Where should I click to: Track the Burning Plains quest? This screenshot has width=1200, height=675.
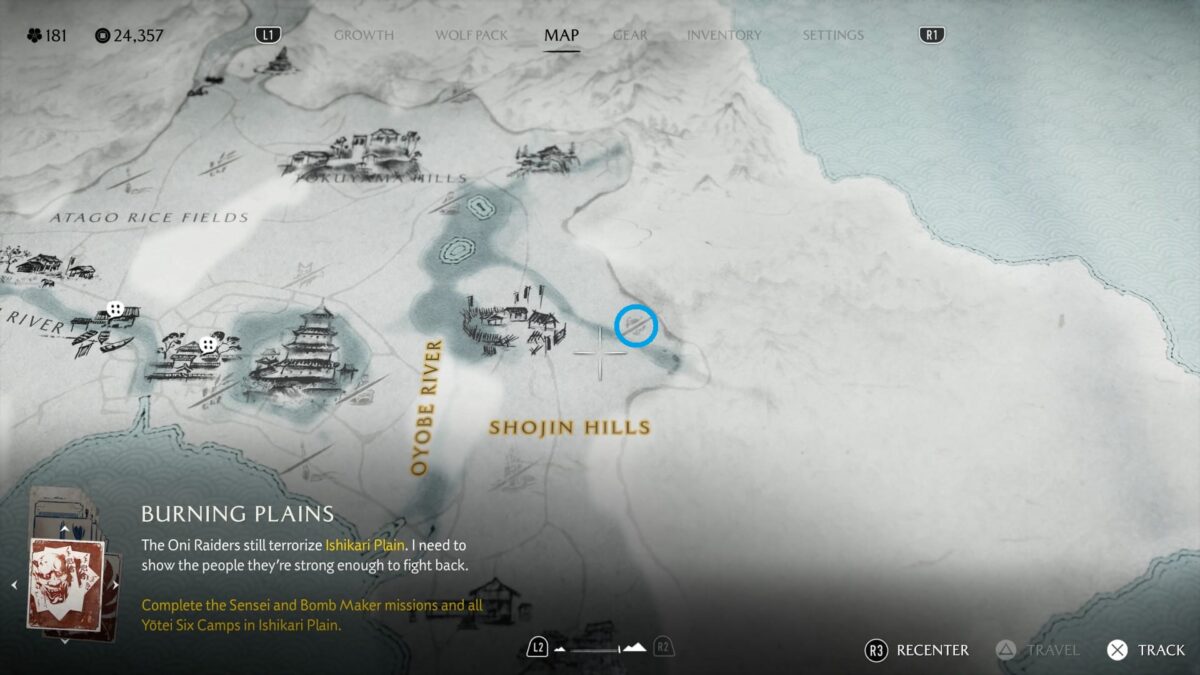tap(1145, 650)
